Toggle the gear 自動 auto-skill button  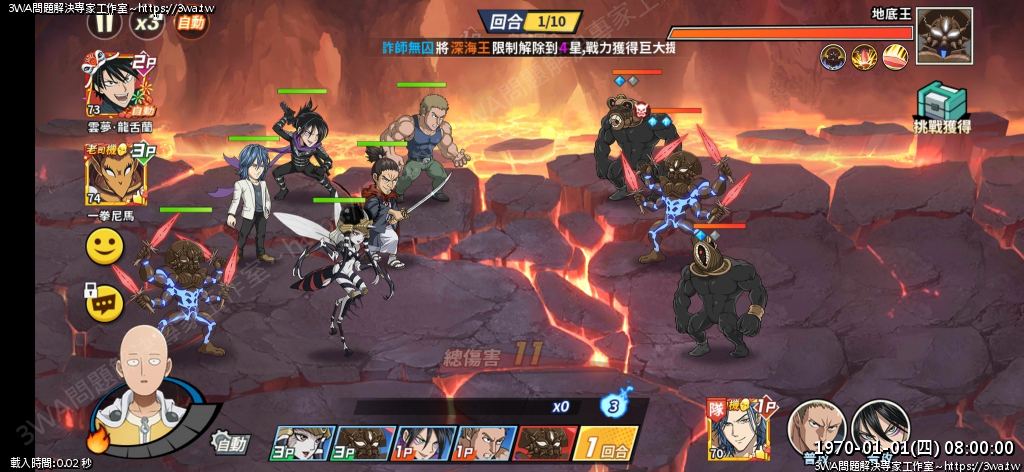(x=230, y=441)
